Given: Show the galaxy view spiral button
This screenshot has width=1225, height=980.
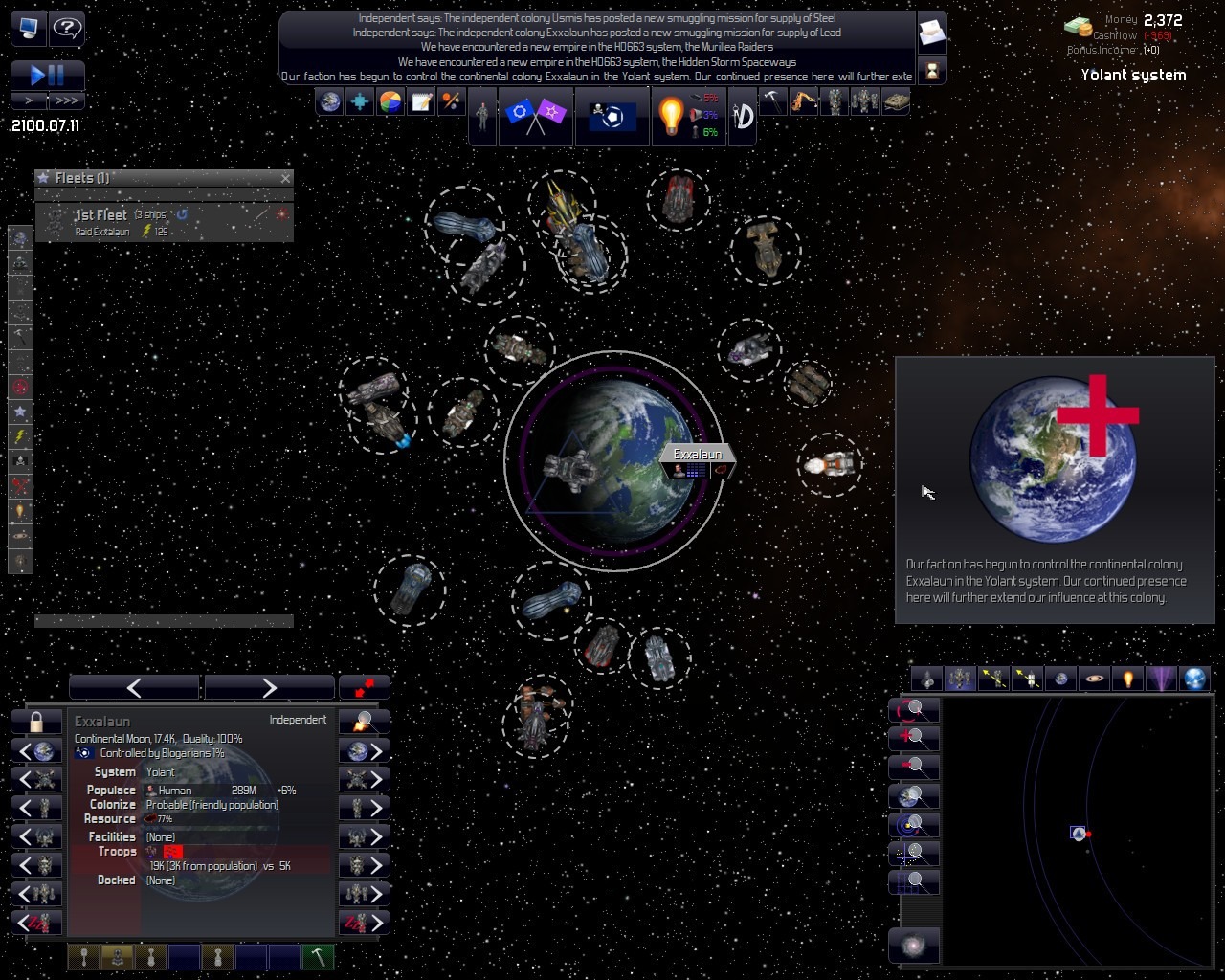Looking at the screenshot, I should 914,946.
